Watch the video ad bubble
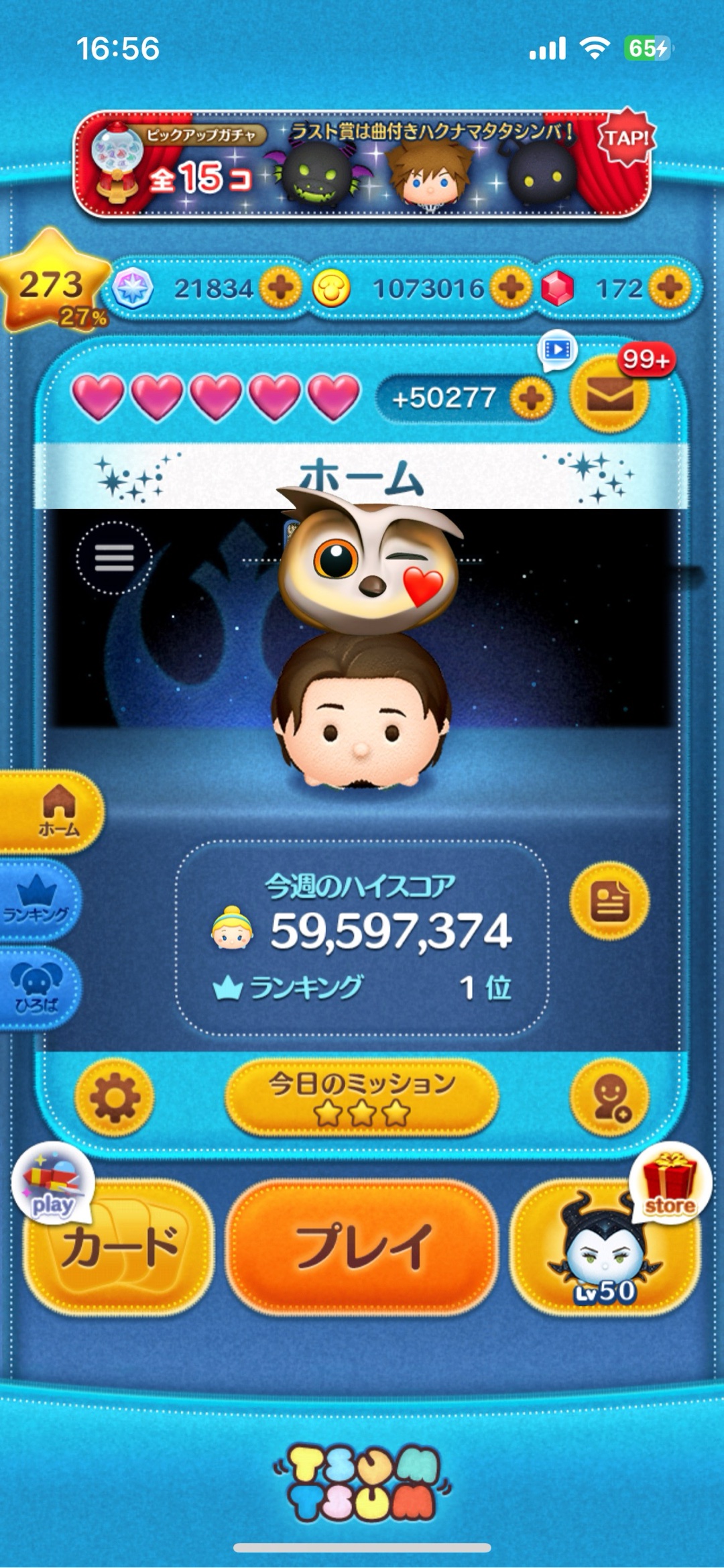This screenshot has height=1568, width=724. 557,349
